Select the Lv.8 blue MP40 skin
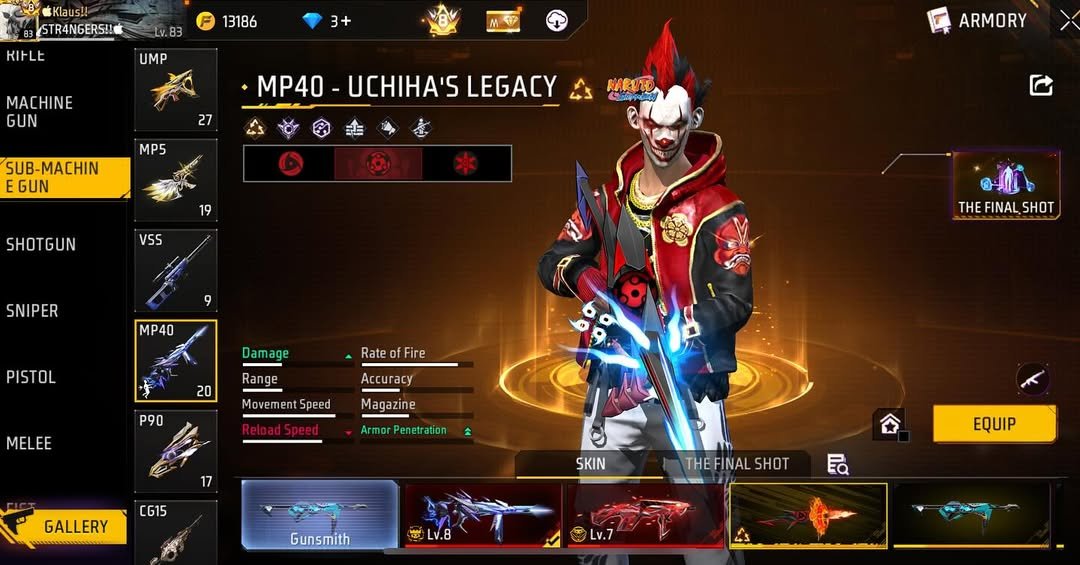This screenshot has height=565, width=1080. click(x=482, y=515)
